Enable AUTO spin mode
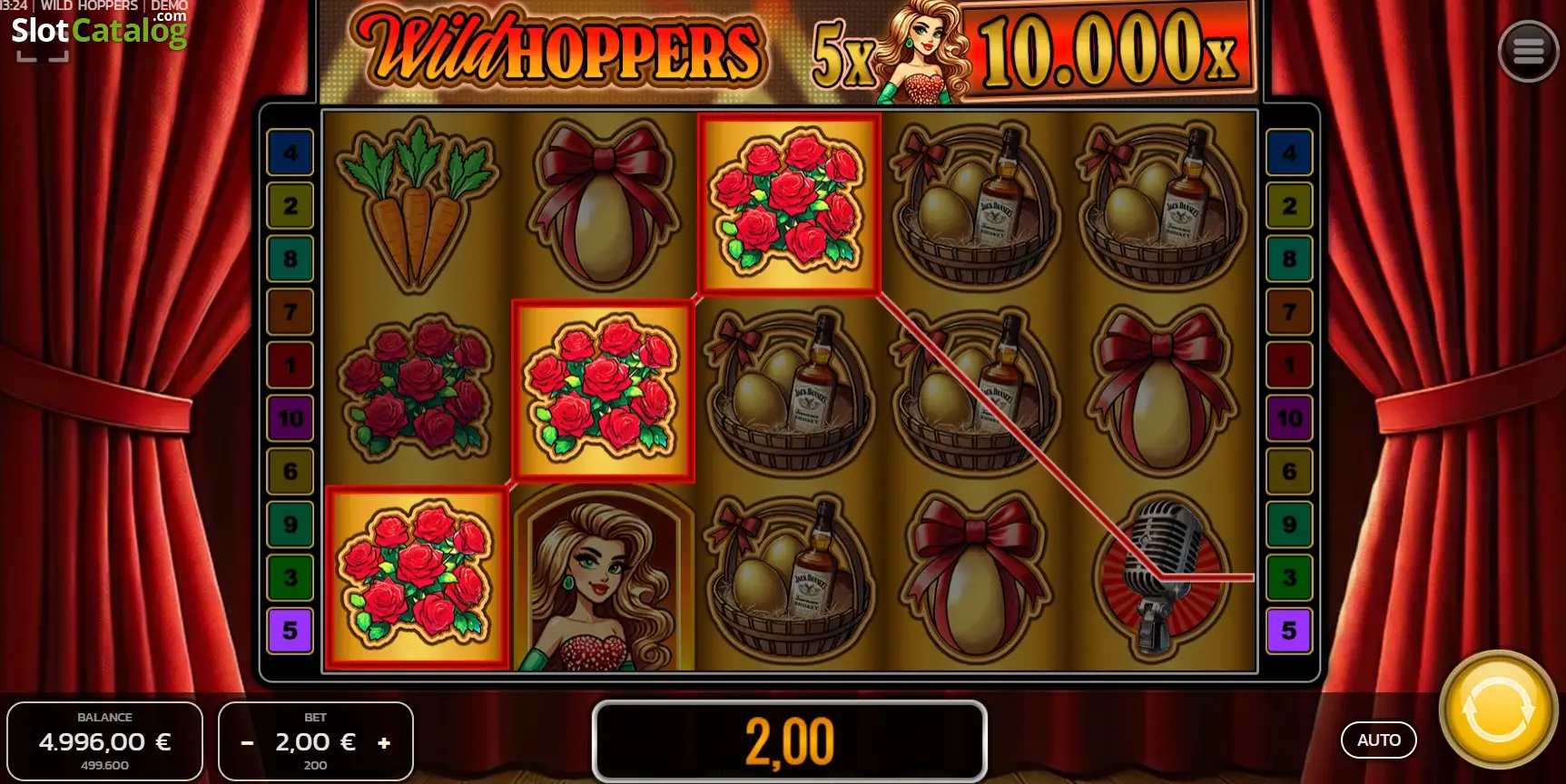Screen dimensions: 1566x784 click(1378, 740)
